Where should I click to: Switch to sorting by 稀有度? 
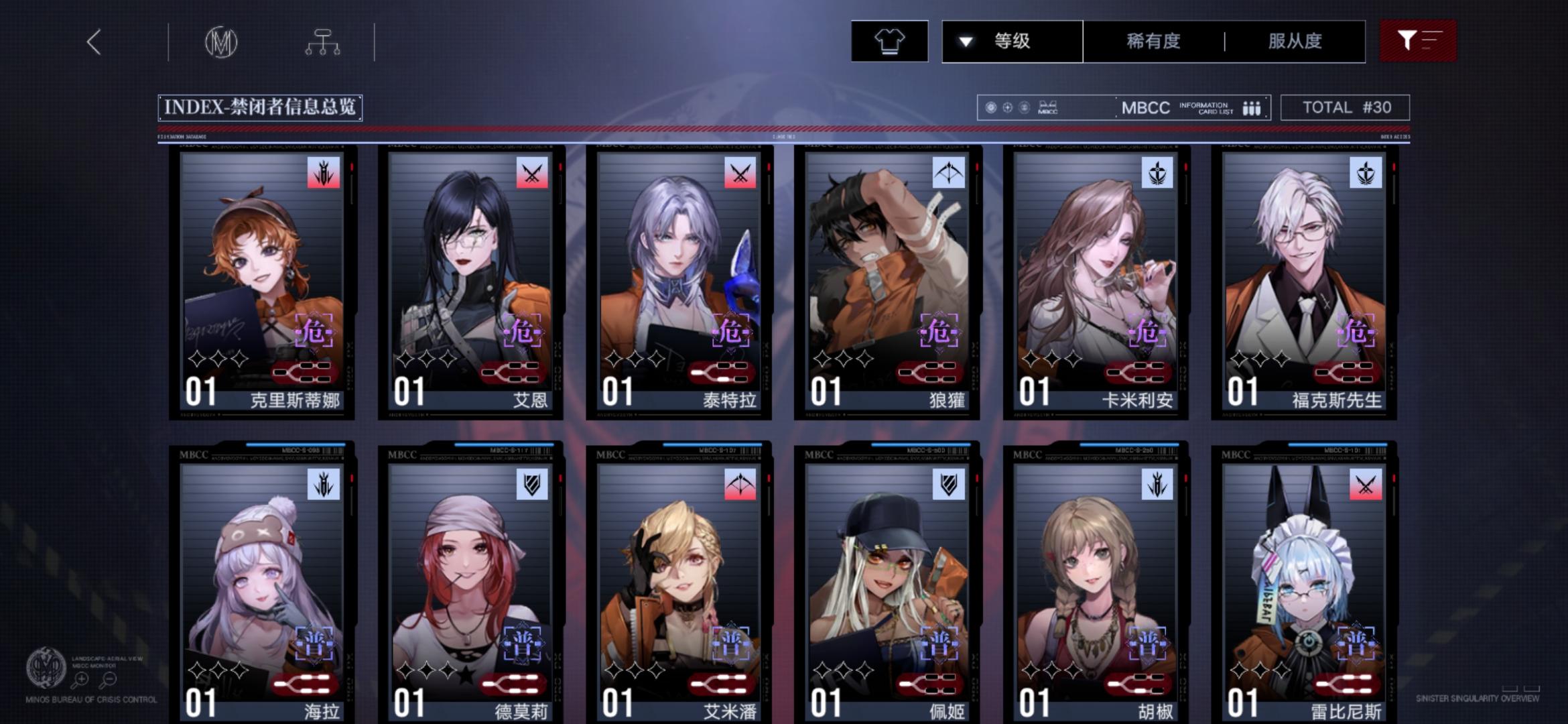pyautogui.click(x=1153, y=41)
